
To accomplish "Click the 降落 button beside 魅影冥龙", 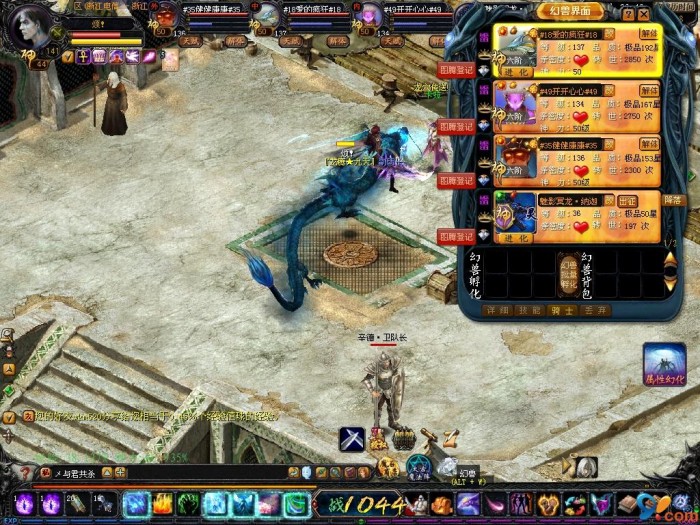I will point(675,200).
